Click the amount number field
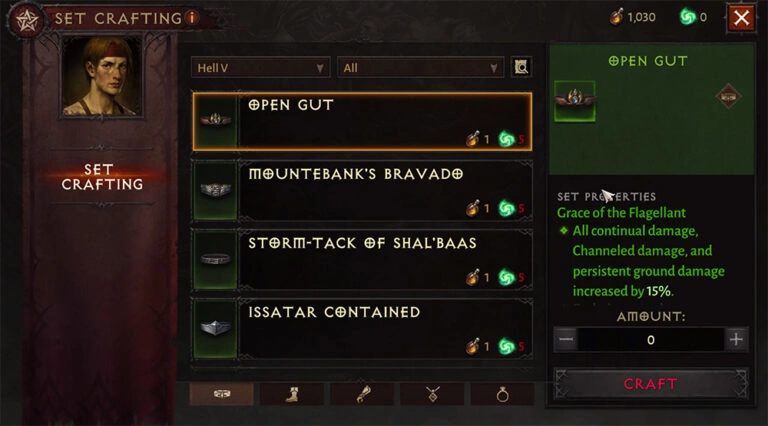 click(651, 339)
